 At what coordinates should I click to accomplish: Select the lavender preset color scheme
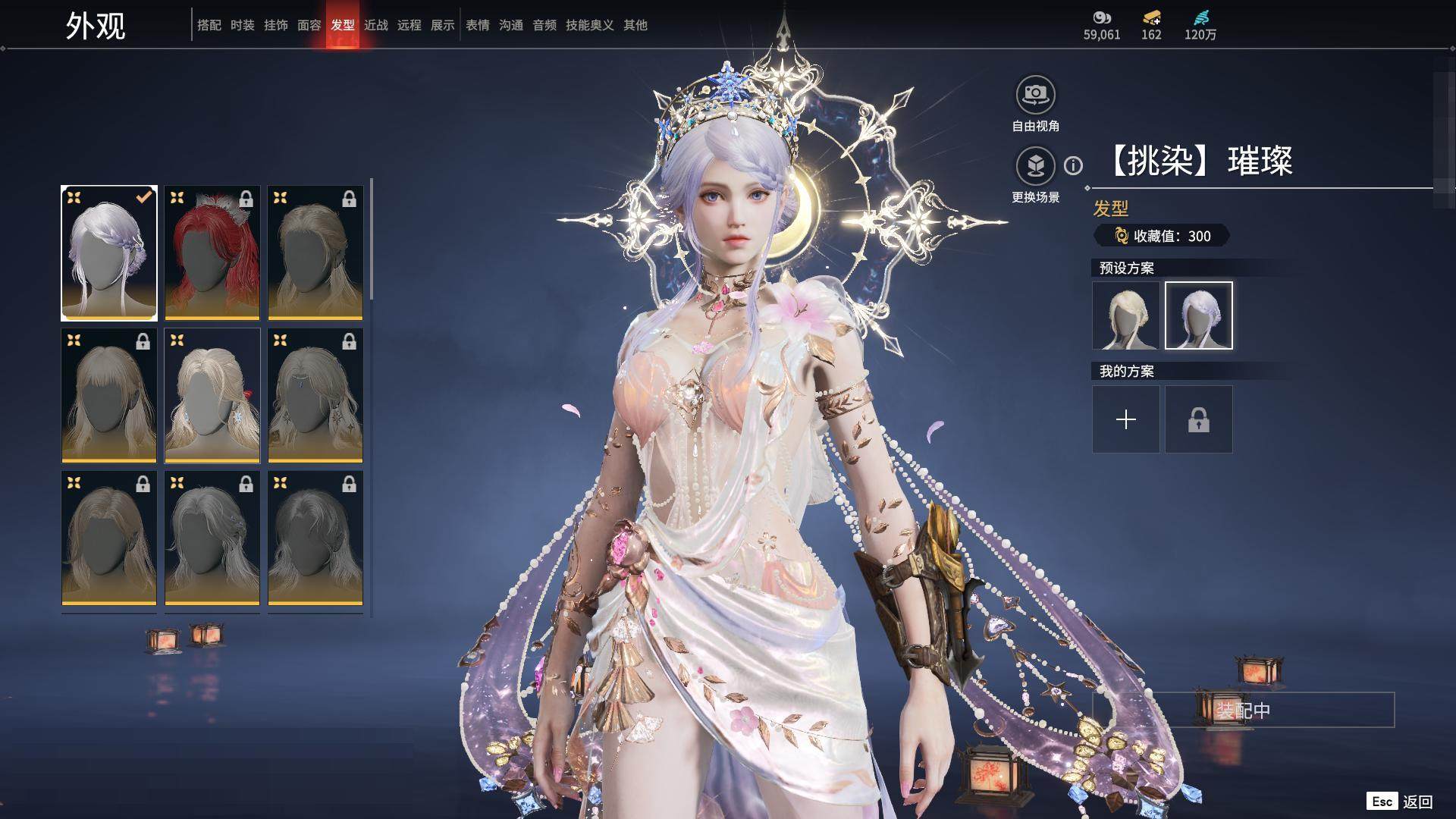pyautogui.click(x=1198, y=315)
